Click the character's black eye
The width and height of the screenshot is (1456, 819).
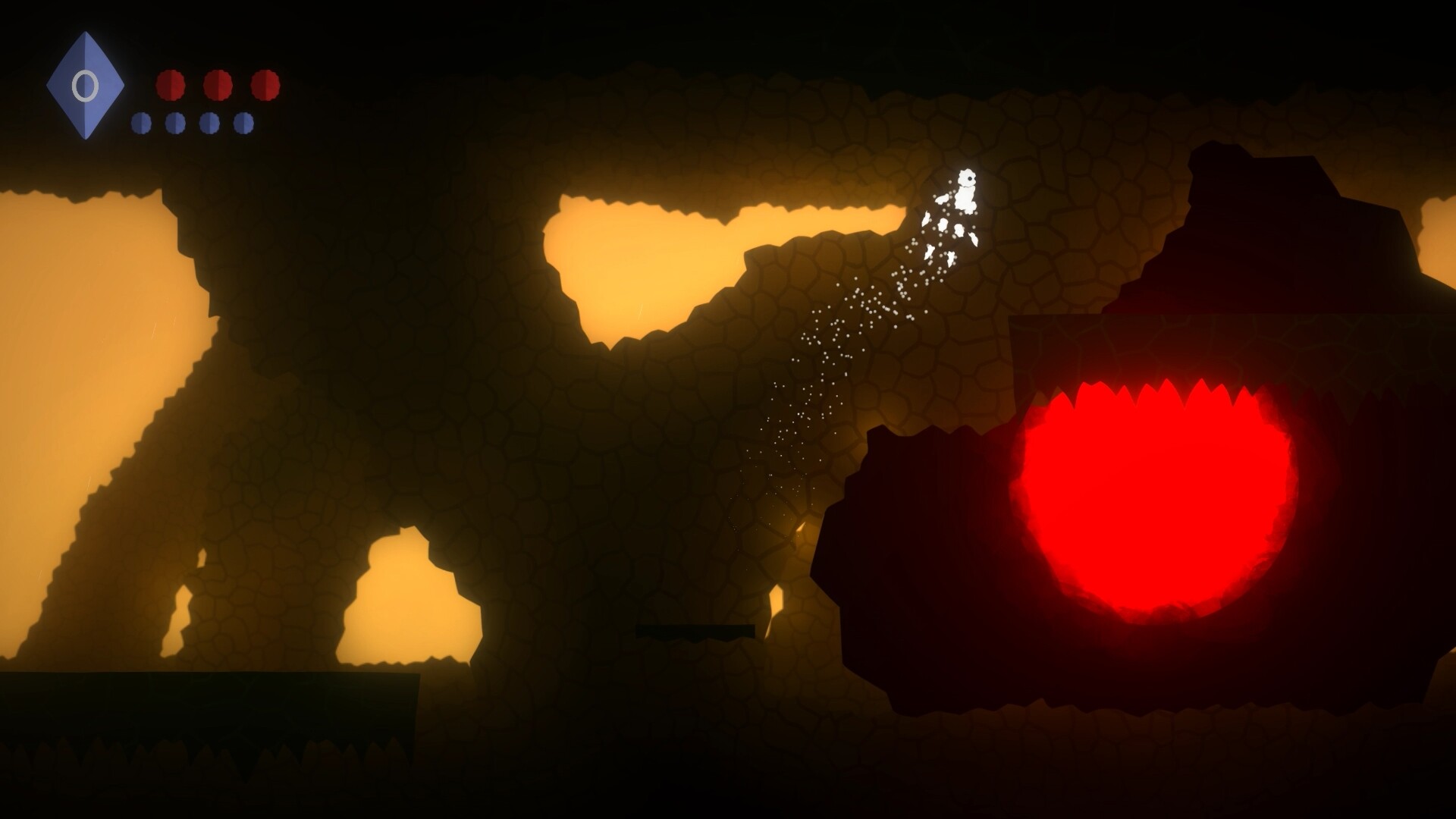pyautogui.click(x=970, y=178)
